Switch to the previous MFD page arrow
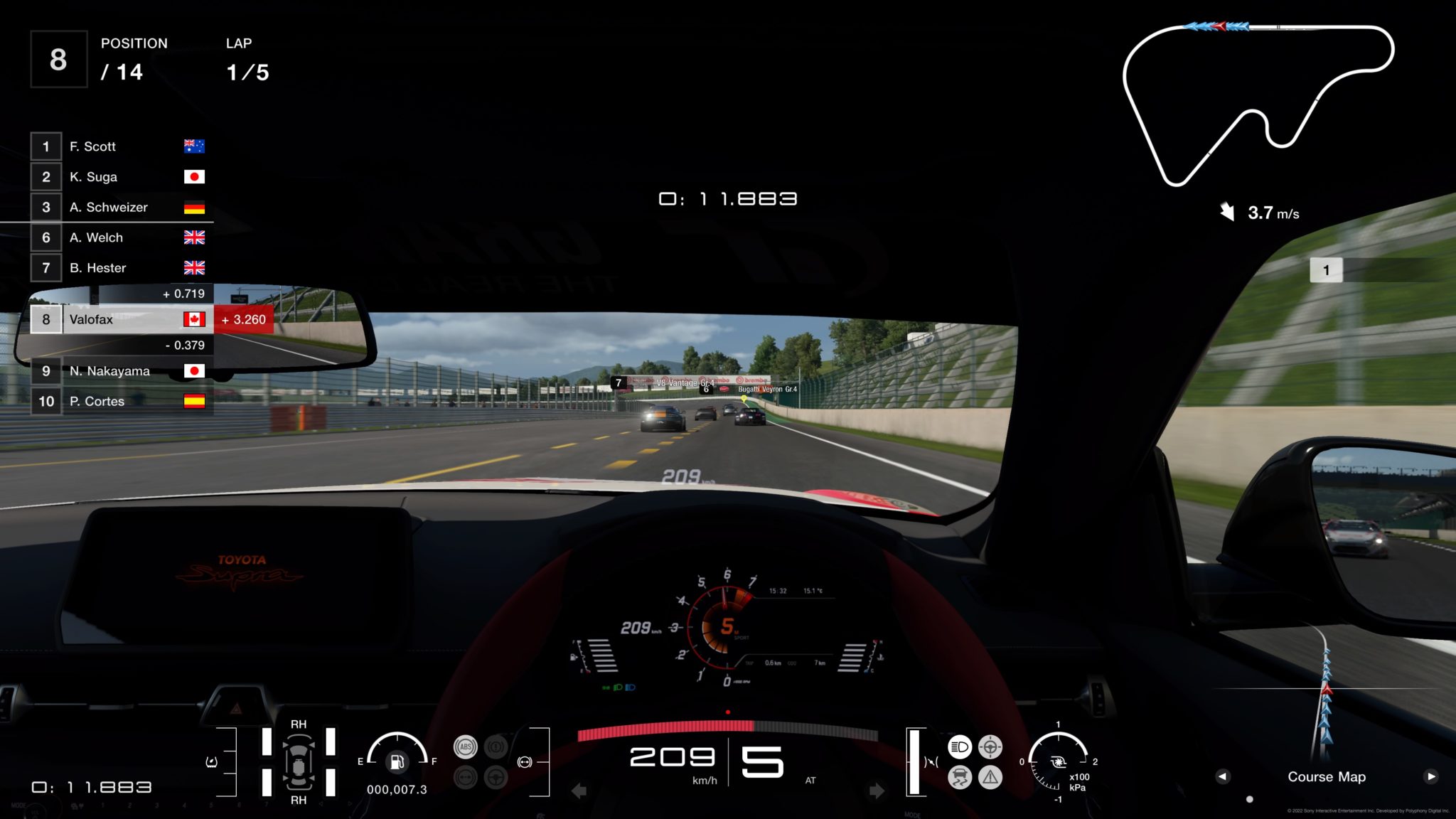This screenshot has height=819, width=1456. click(x=1222, y=776)
